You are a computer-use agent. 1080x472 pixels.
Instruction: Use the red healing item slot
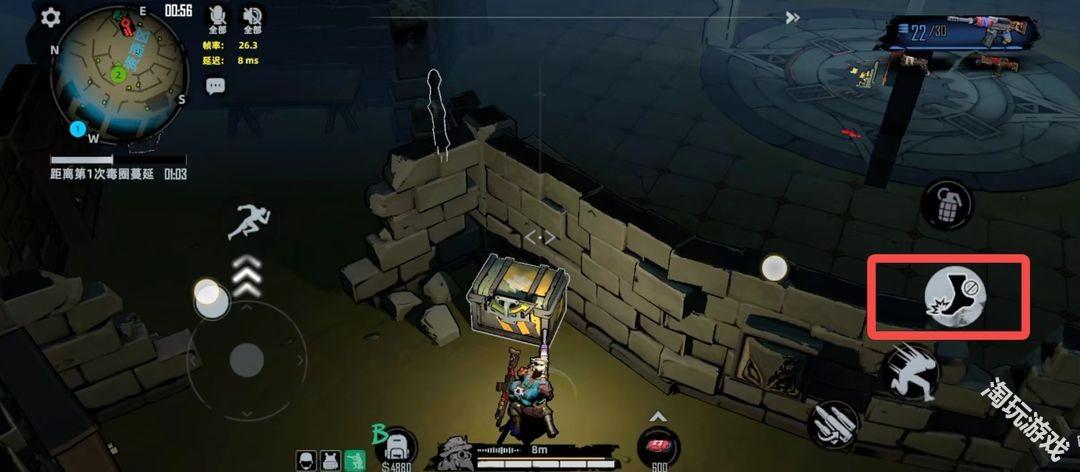659,447
